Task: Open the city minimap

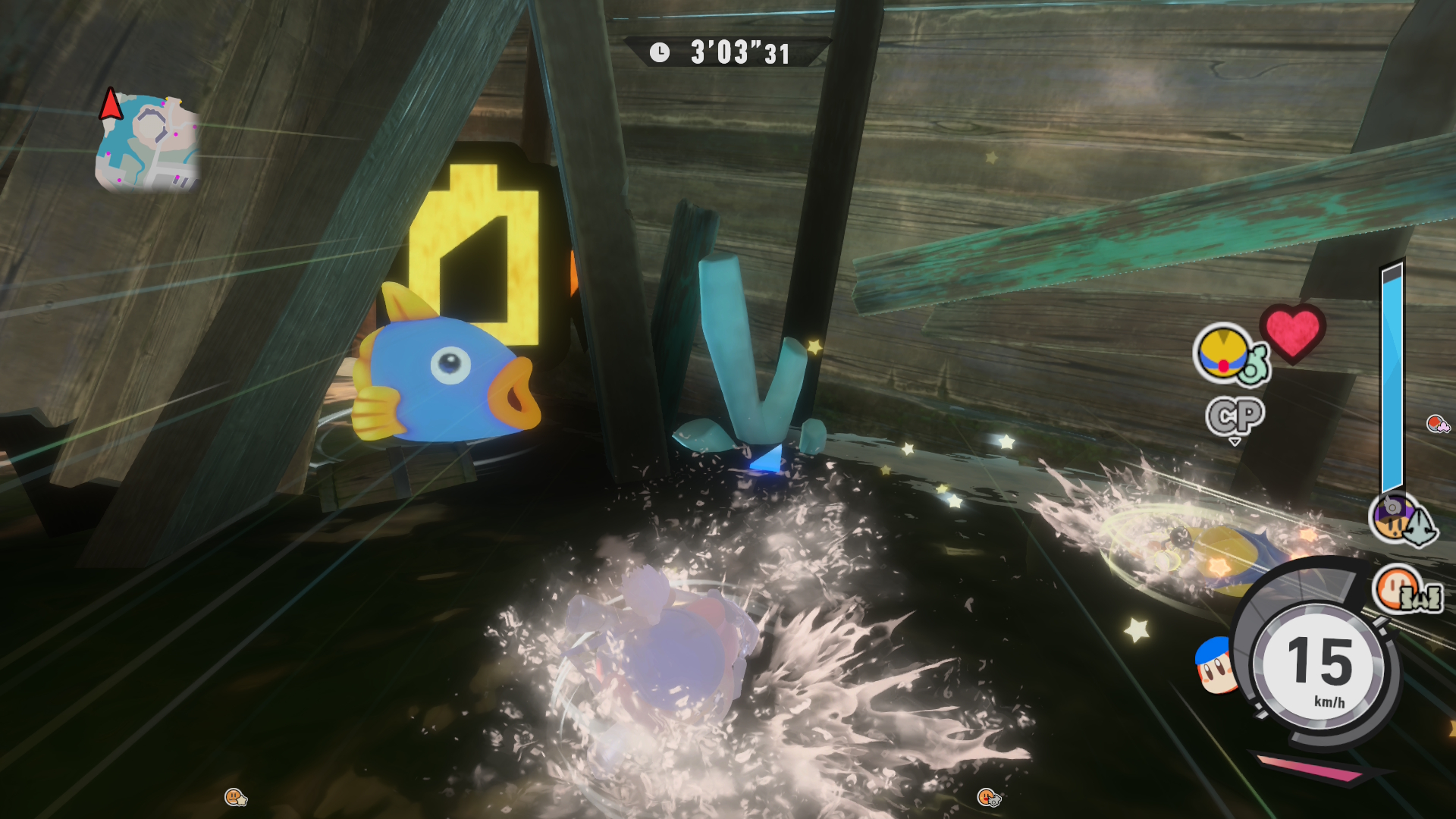Action: [x=148, y=143]
